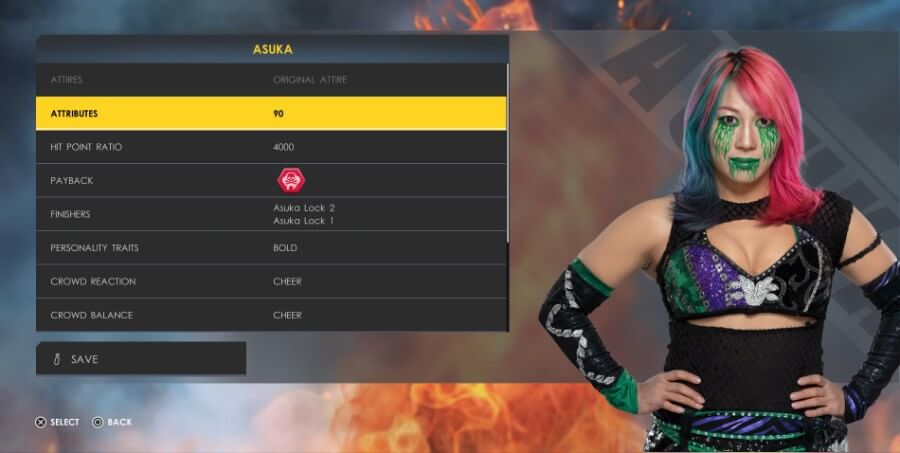Image resolution: width=900 pixels, height=453 pixels.
Task: Choose the Hit Point Ratio row
Action: click(270, 147)
